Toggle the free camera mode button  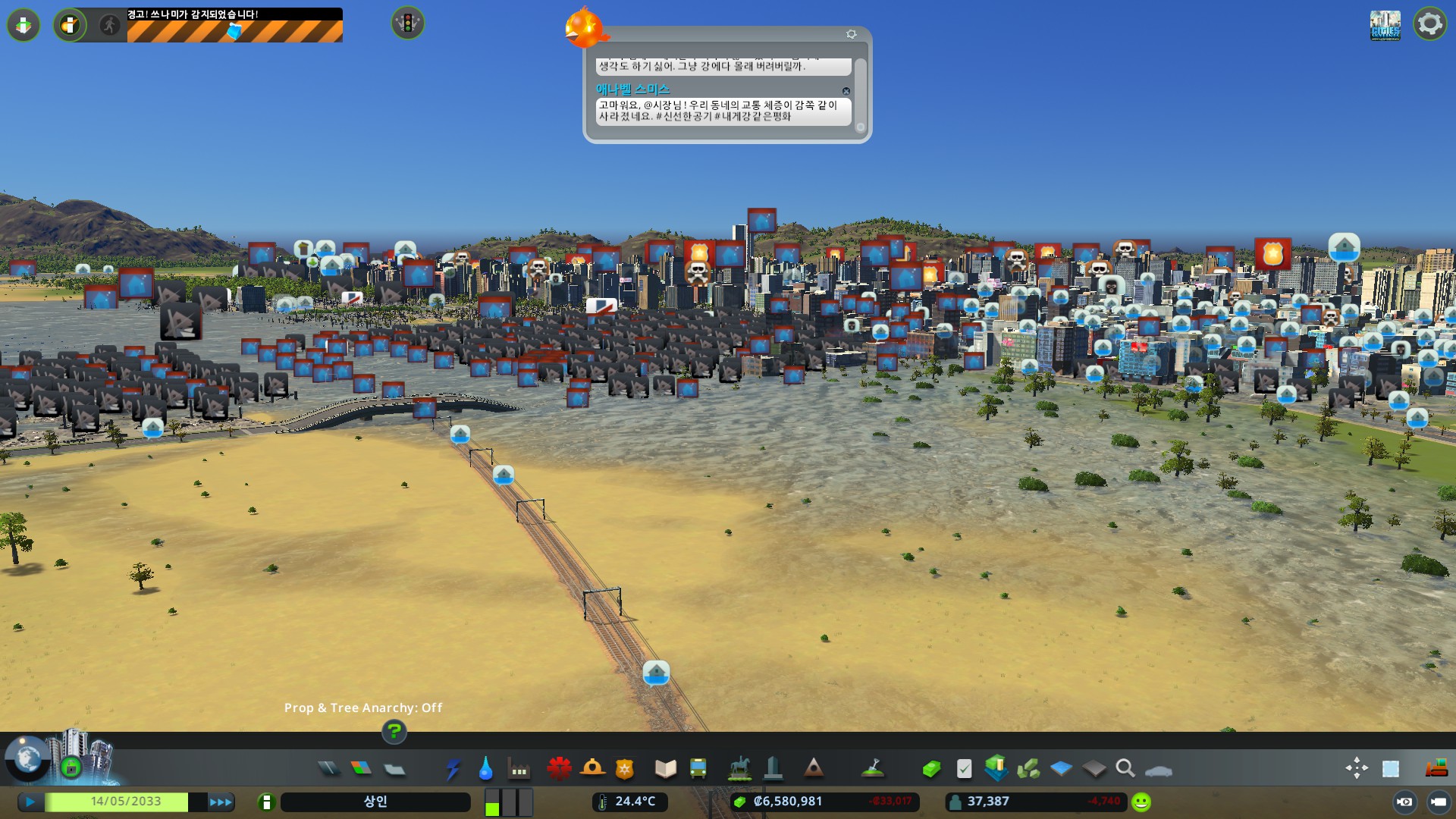click(x=1404, y=802)
